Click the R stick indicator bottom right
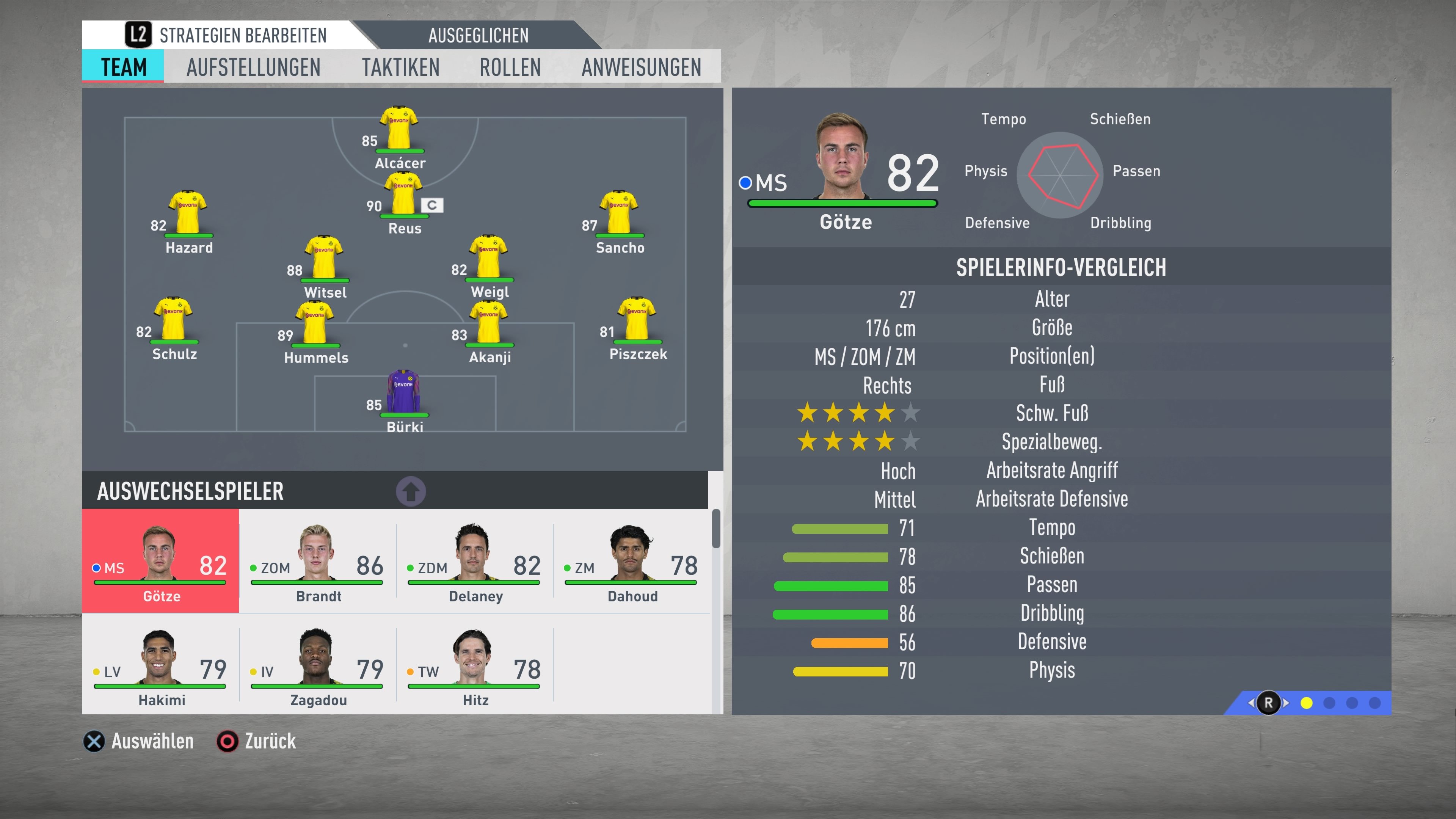1456x819 pixels. pos(1268,702)
